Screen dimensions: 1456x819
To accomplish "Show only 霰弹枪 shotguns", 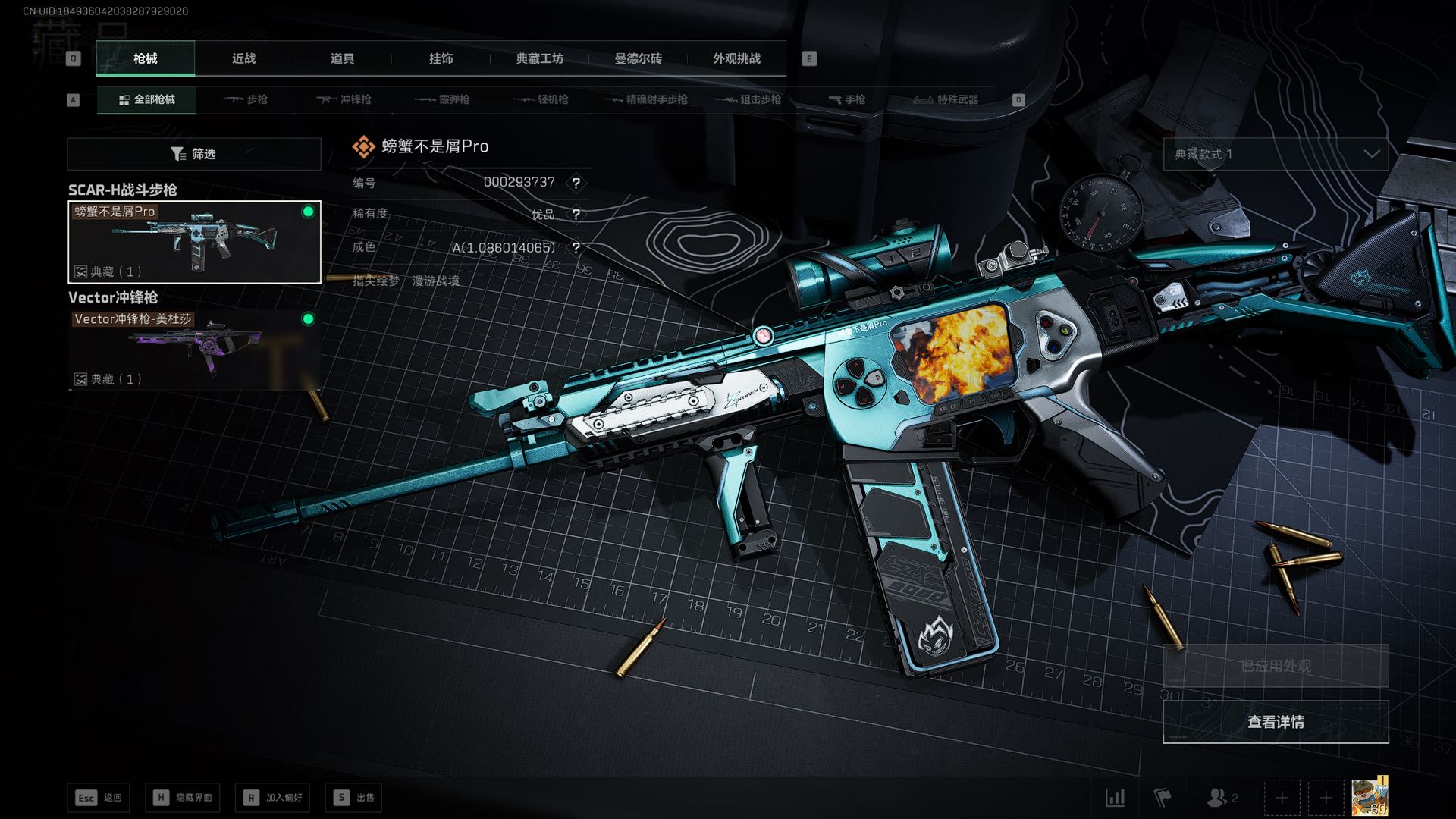I will tap(442, 99).
